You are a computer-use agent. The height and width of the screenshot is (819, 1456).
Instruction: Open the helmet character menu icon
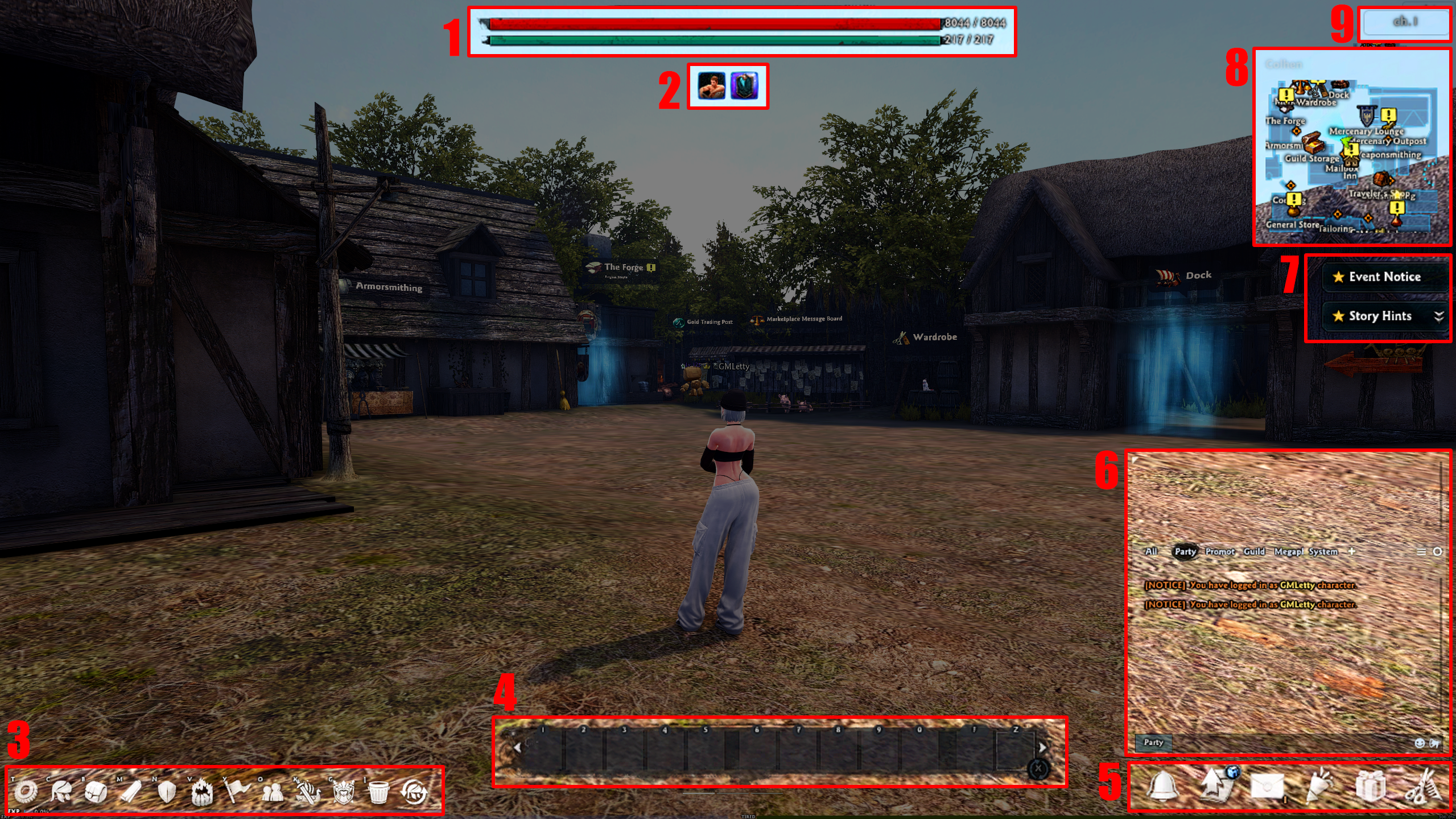pos(61,791)
